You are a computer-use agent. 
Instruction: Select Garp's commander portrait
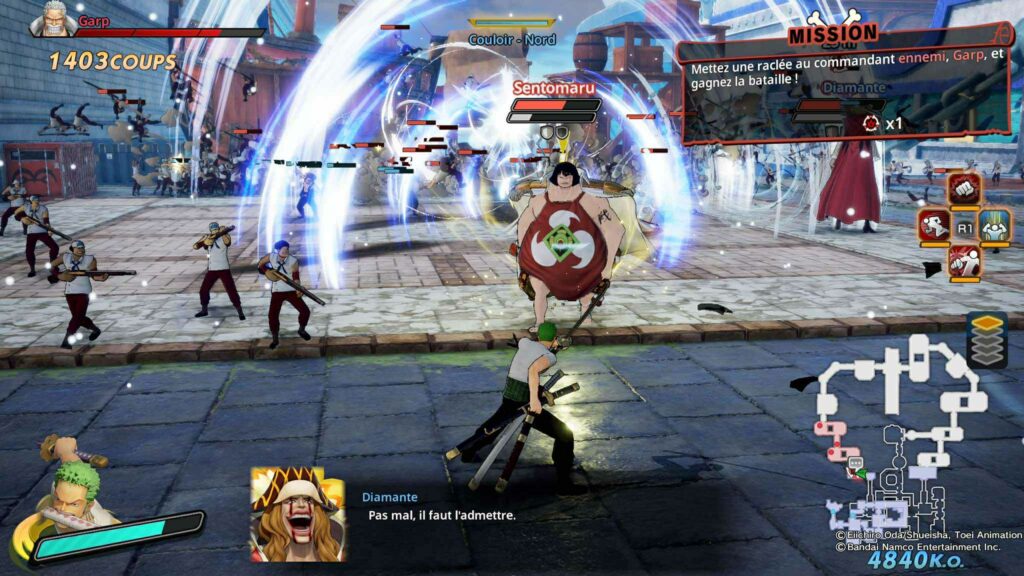click(53, 19)
